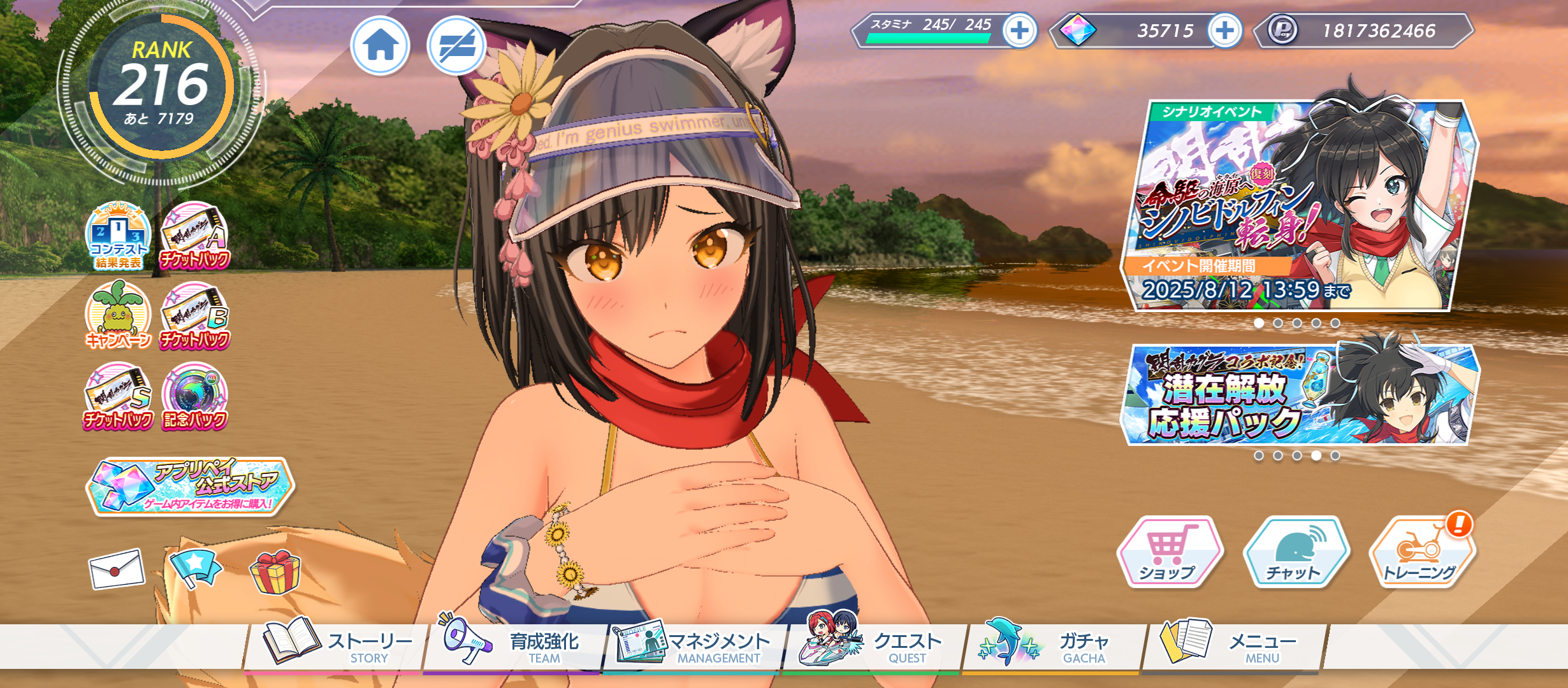
Task: Open the AppPay official store banner
Action: pos(190,486)
